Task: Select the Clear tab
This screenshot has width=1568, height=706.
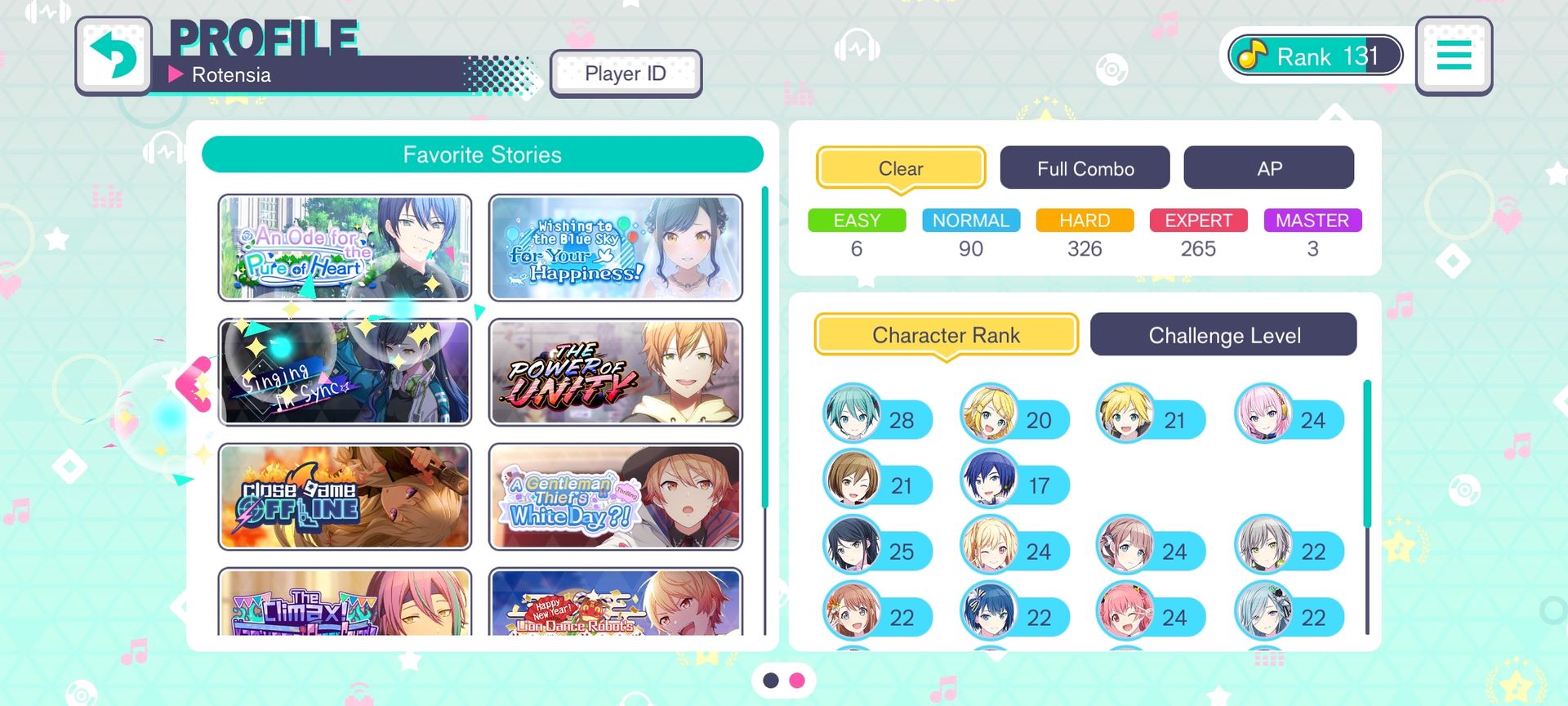Action: (x=901, y=168)
